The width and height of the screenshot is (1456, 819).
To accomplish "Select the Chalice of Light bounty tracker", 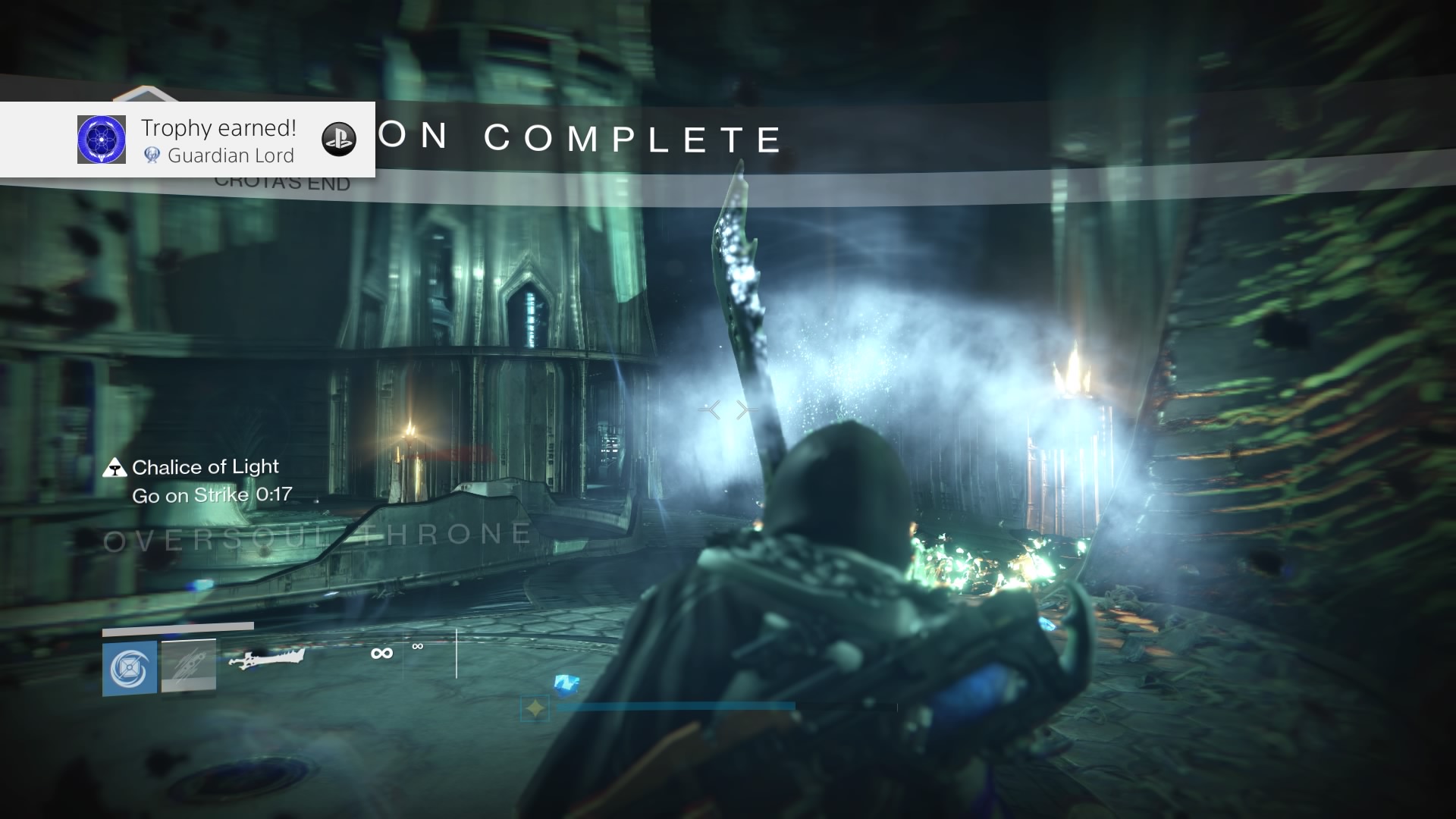I will point(205,467).
